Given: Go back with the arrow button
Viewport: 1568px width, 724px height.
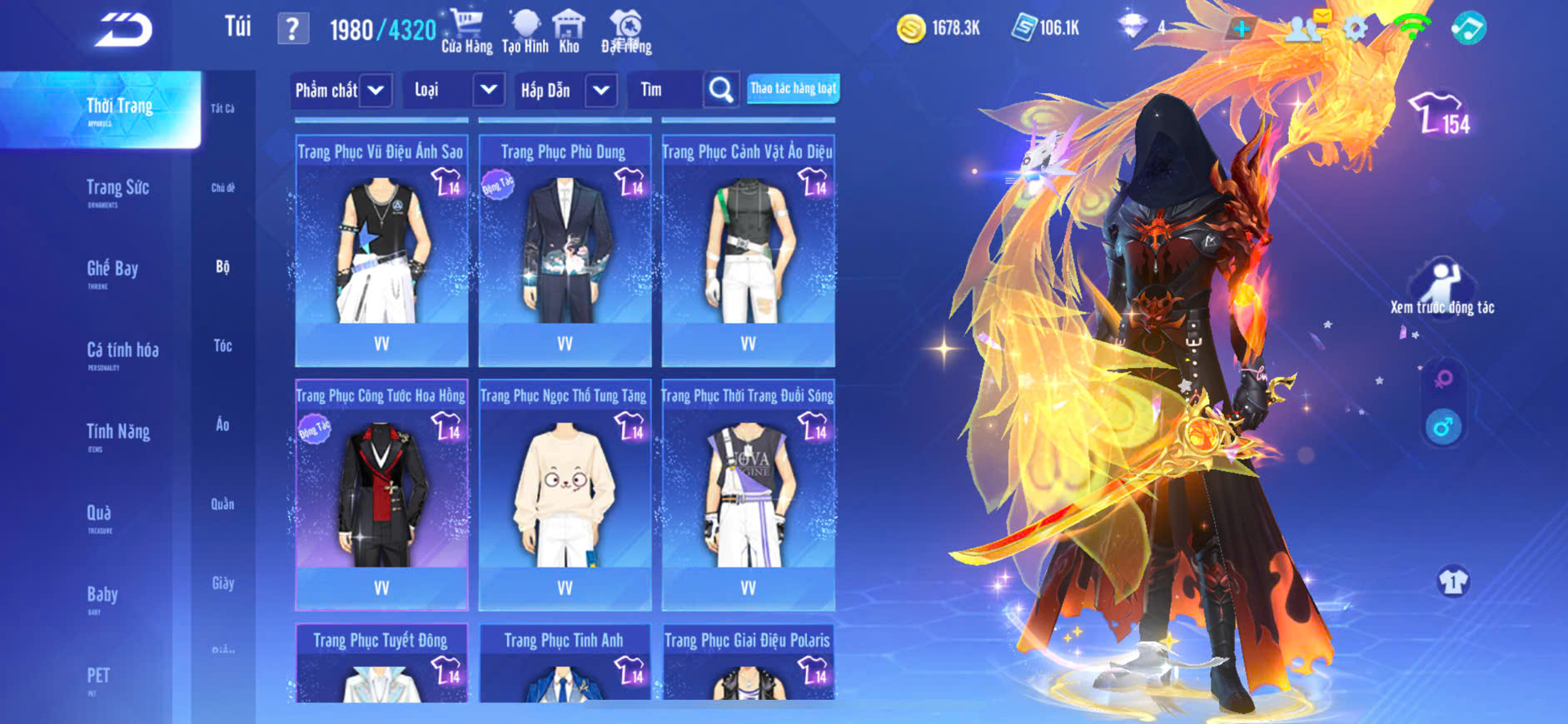Looking at the screenshot, I should coord(123,30).
